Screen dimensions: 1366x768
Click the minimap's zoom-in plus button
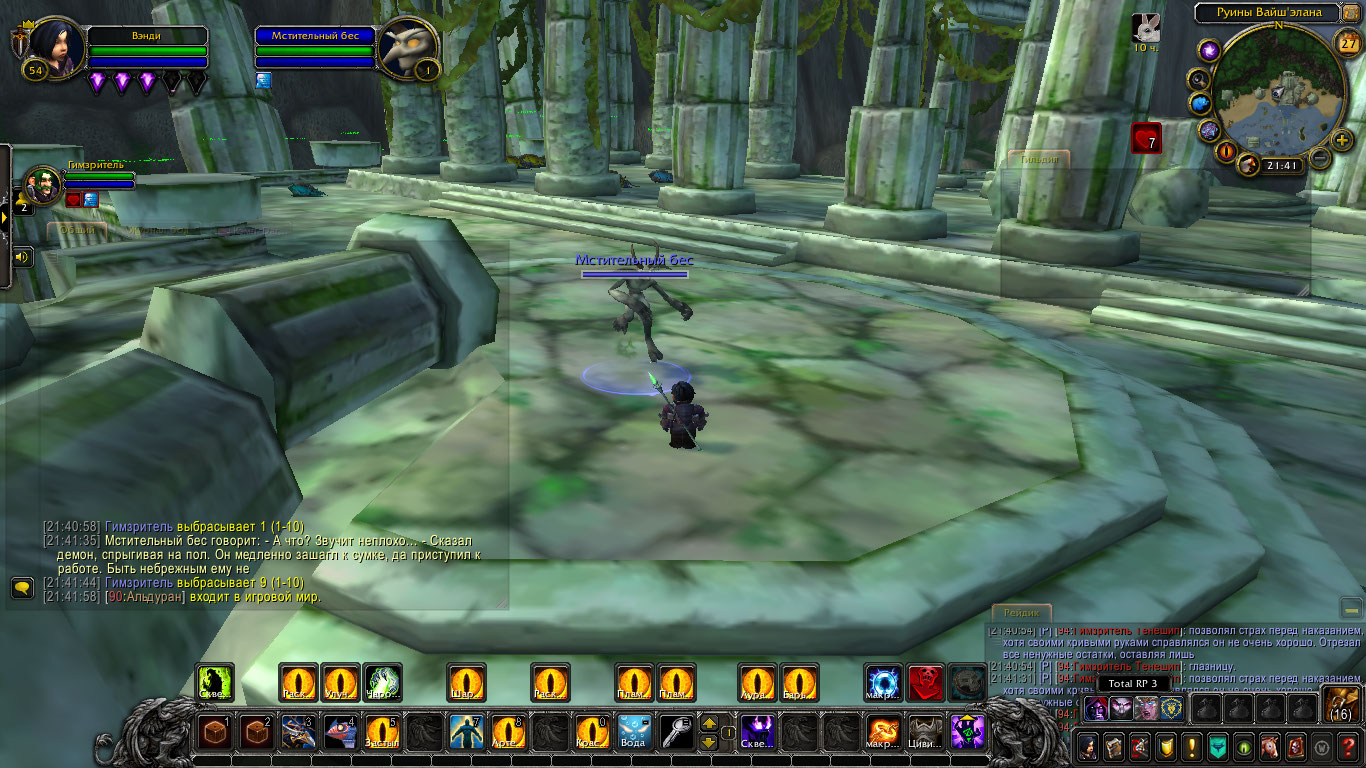(1342, 141)
